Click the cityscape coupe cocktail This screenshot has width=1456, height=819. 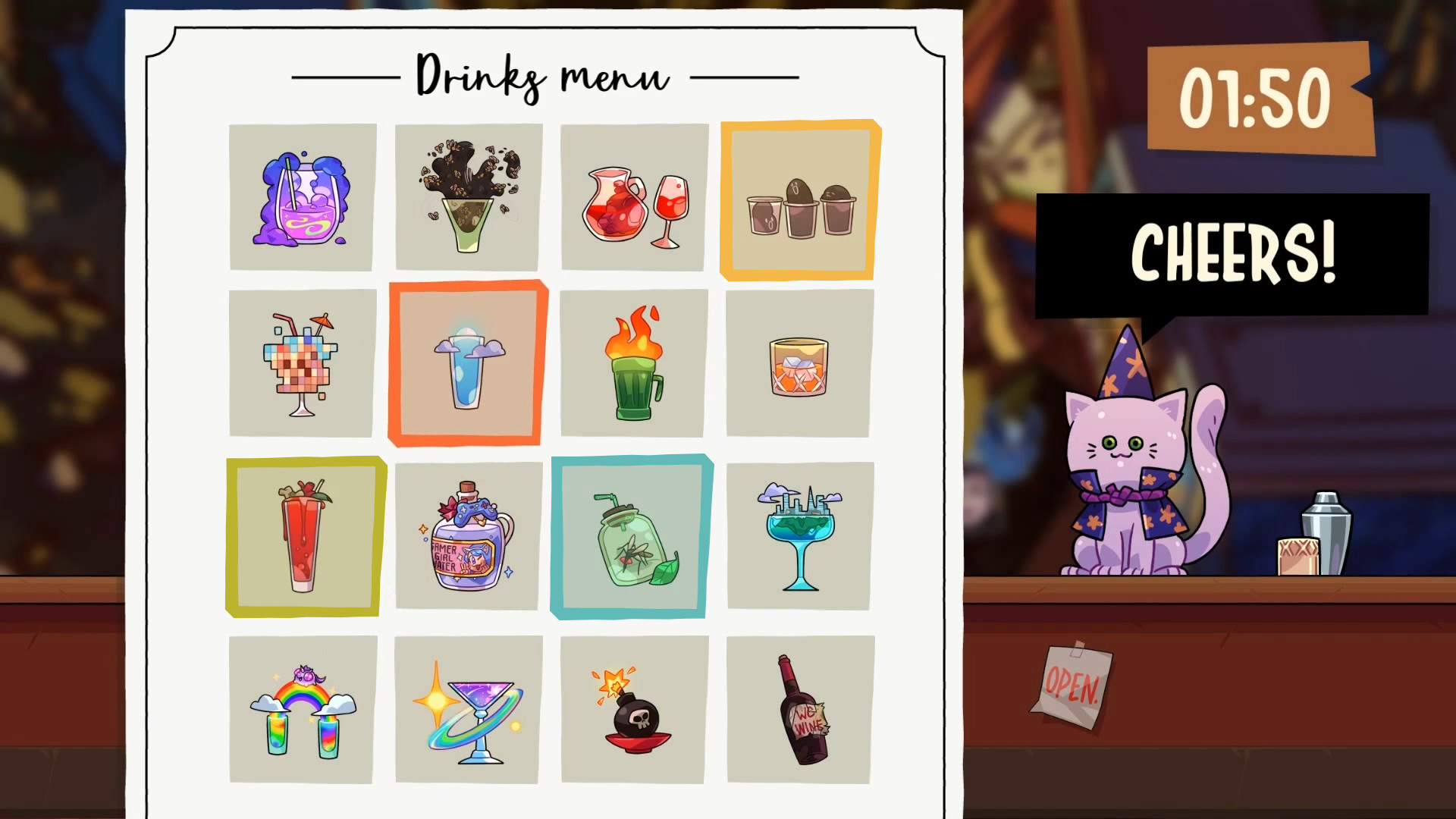(798, 535)
